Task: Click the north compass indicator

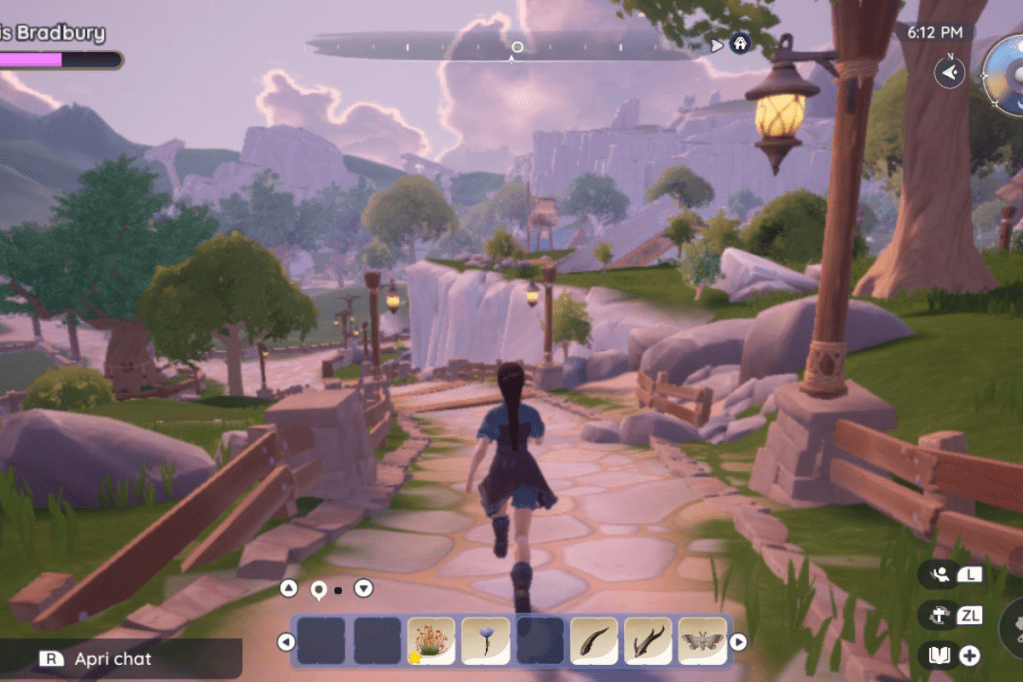Action: [x=949, y=71]
